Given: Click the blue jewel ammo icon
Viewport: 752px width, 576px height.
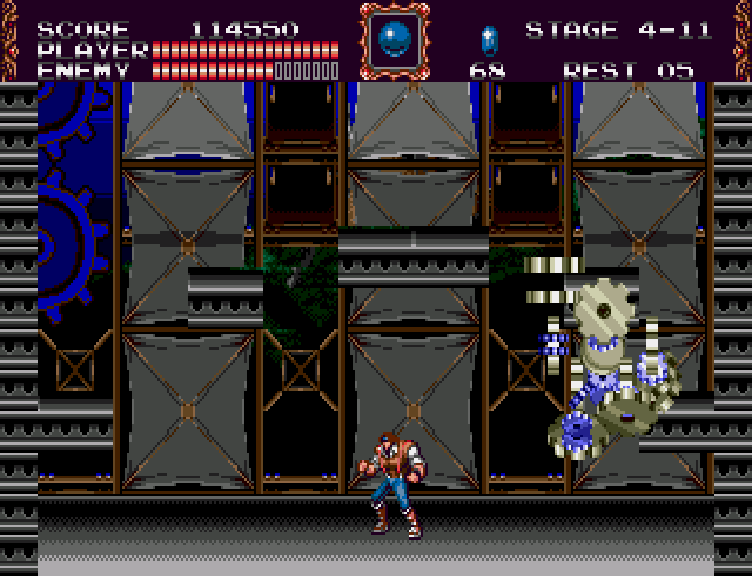Looking at the screenshot, I should [x=488, y=41].
